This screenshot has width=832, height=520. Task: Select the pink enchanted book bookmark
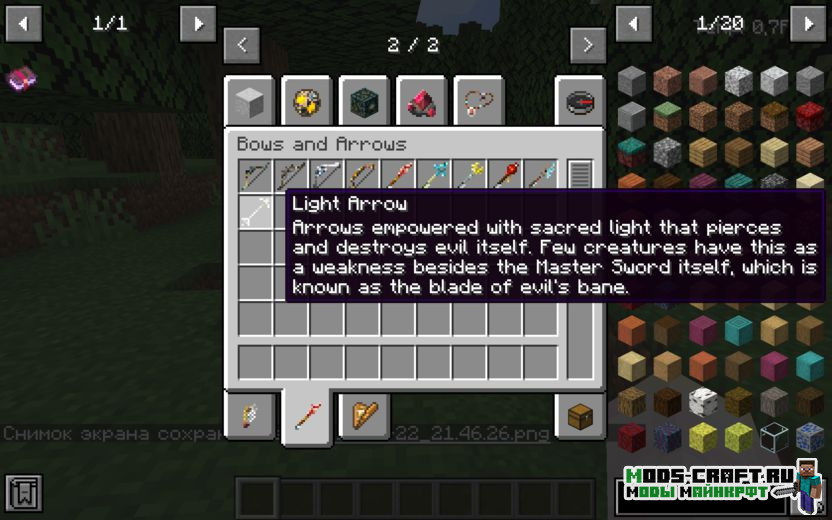[21, 78]
